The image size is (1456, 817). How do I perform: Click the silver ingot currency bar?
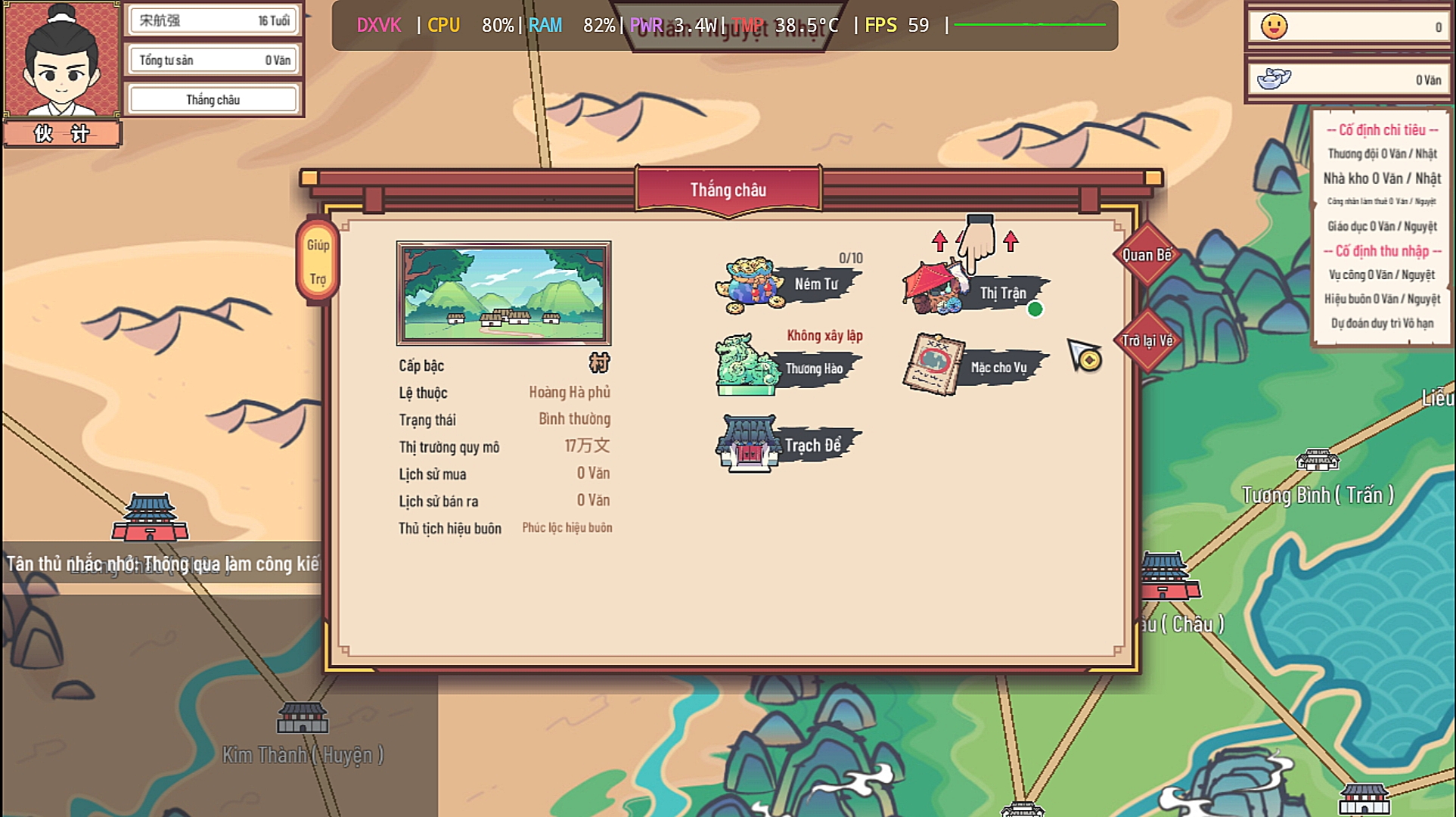(x=1349, y=79)
